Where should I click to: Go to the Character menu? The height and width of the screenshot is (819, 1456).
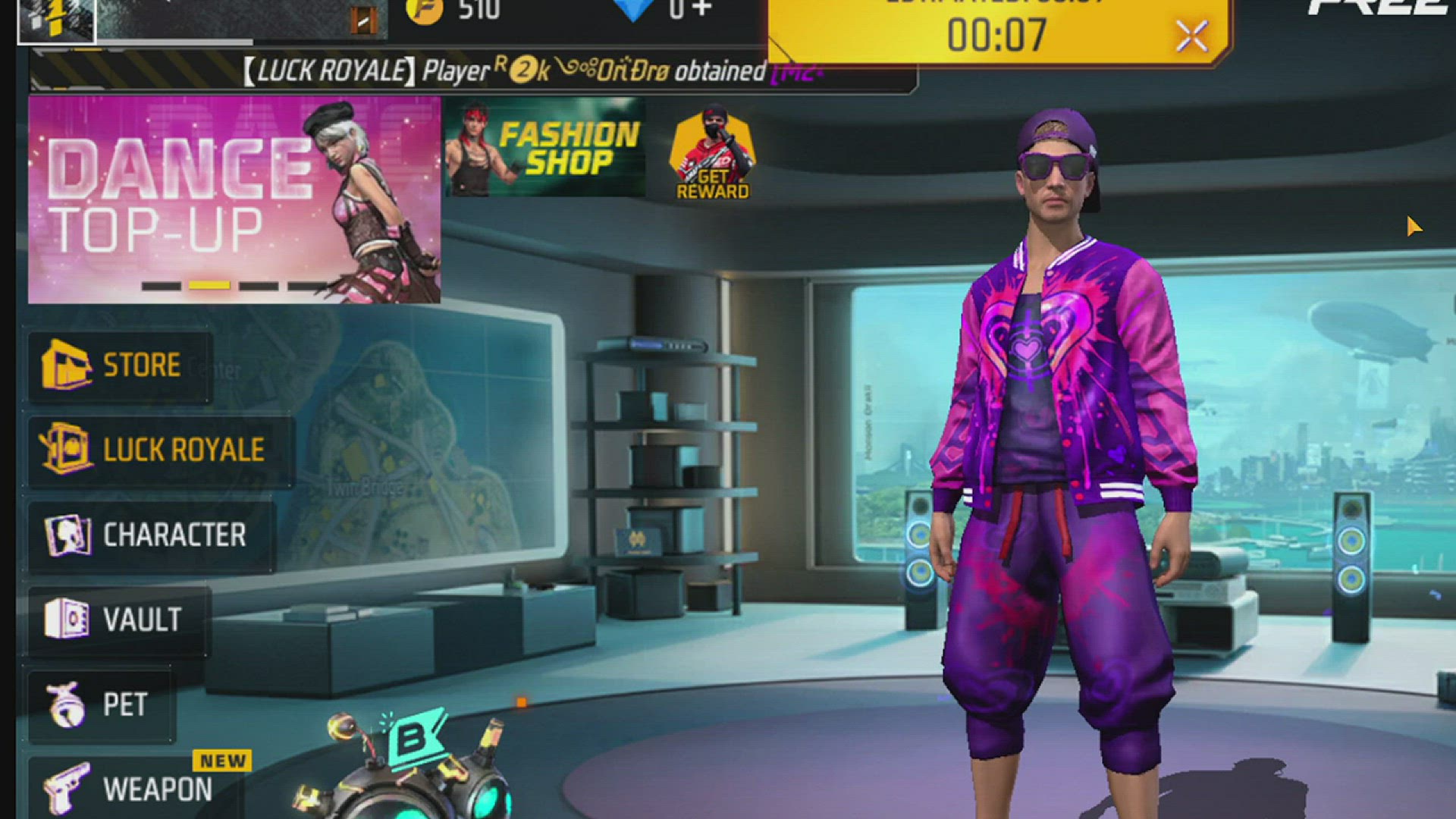(150, 535)
